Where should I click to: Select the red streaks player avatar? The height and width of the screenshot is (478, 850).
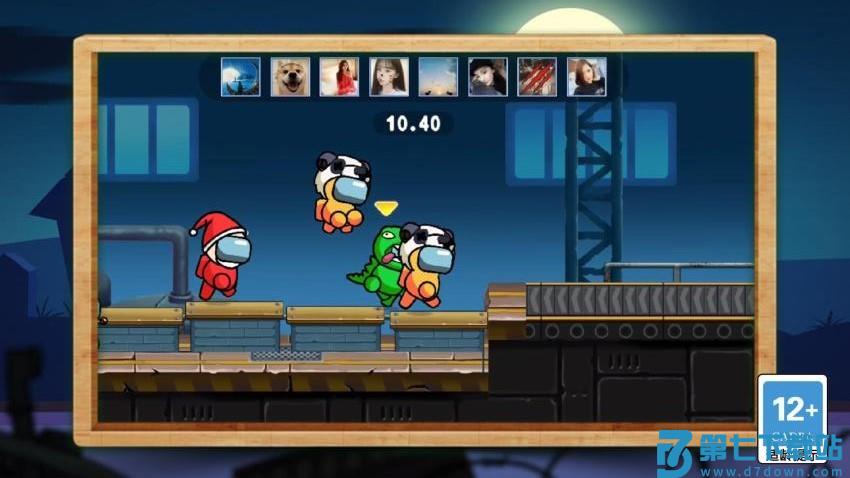pos(537,77)
